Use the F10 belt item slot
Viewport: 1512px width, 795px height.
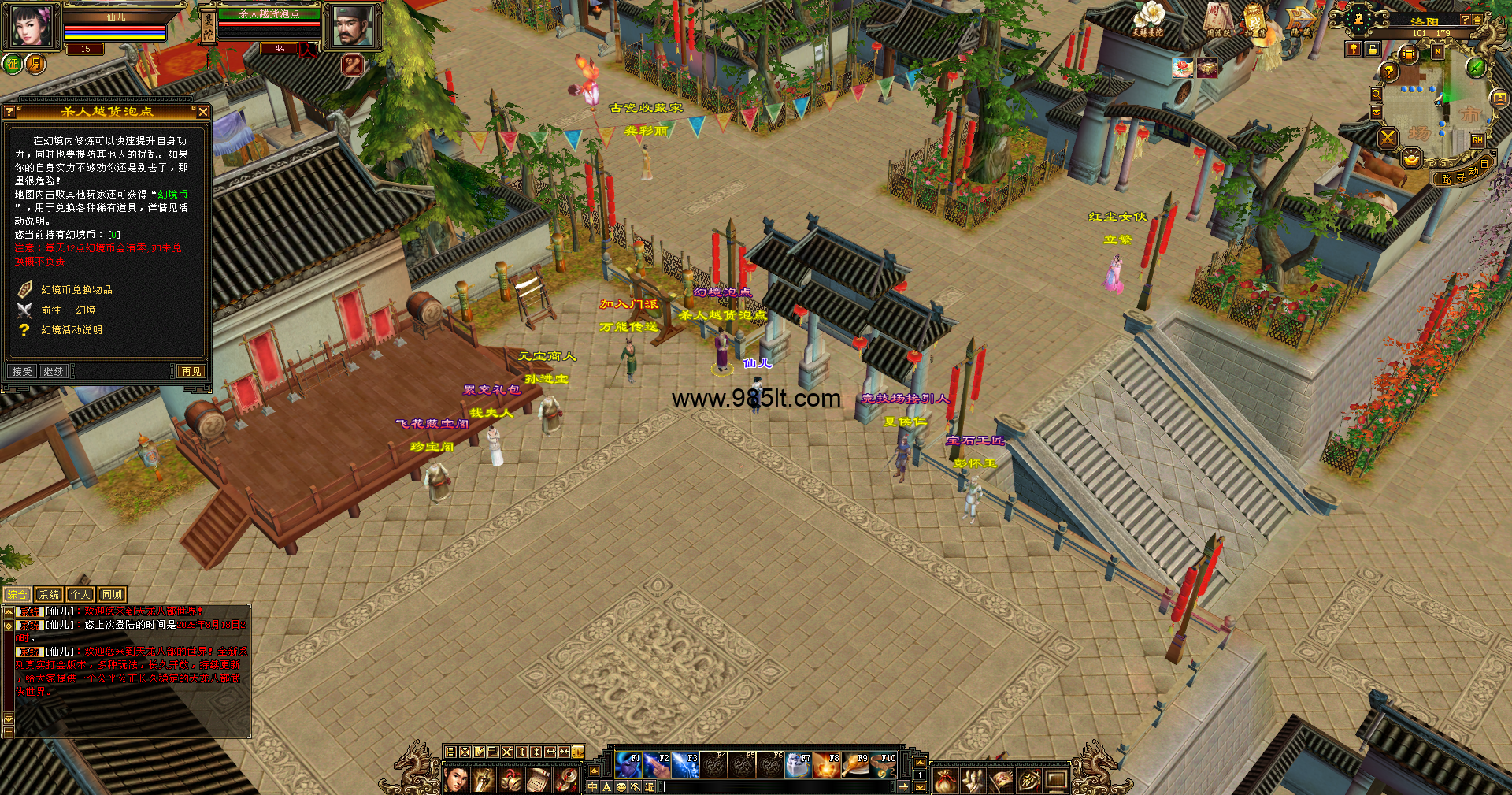click(x=884, y=765)
